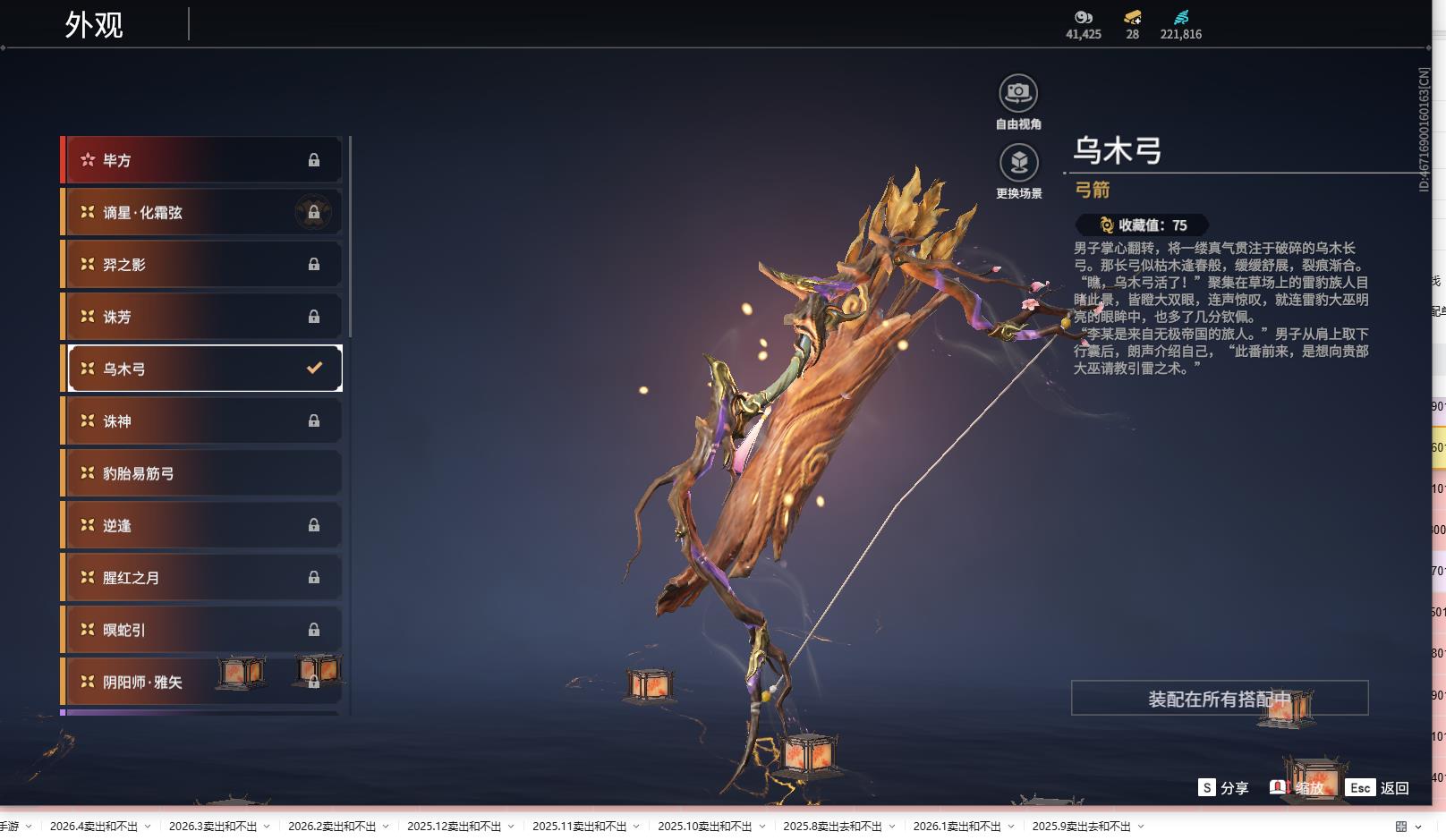
Task: Pick the 逆逢 skin row
Action: tap(201, 525)
